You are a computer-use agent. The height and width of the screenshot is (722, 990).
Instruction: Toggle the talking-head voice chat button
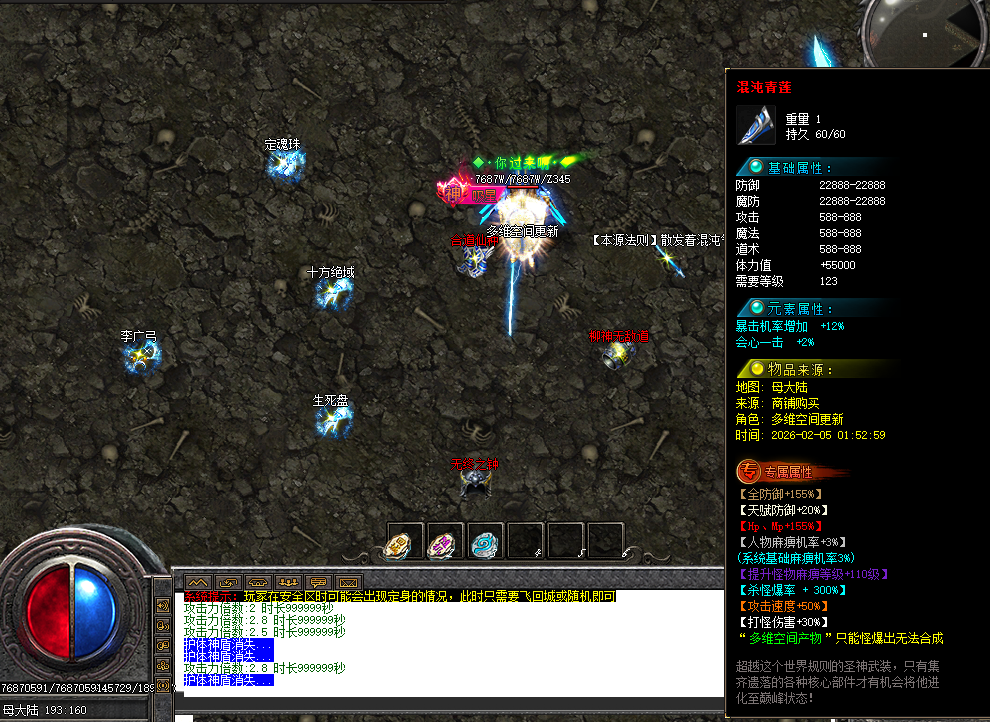pyautogui.click(x=163, y=625)
